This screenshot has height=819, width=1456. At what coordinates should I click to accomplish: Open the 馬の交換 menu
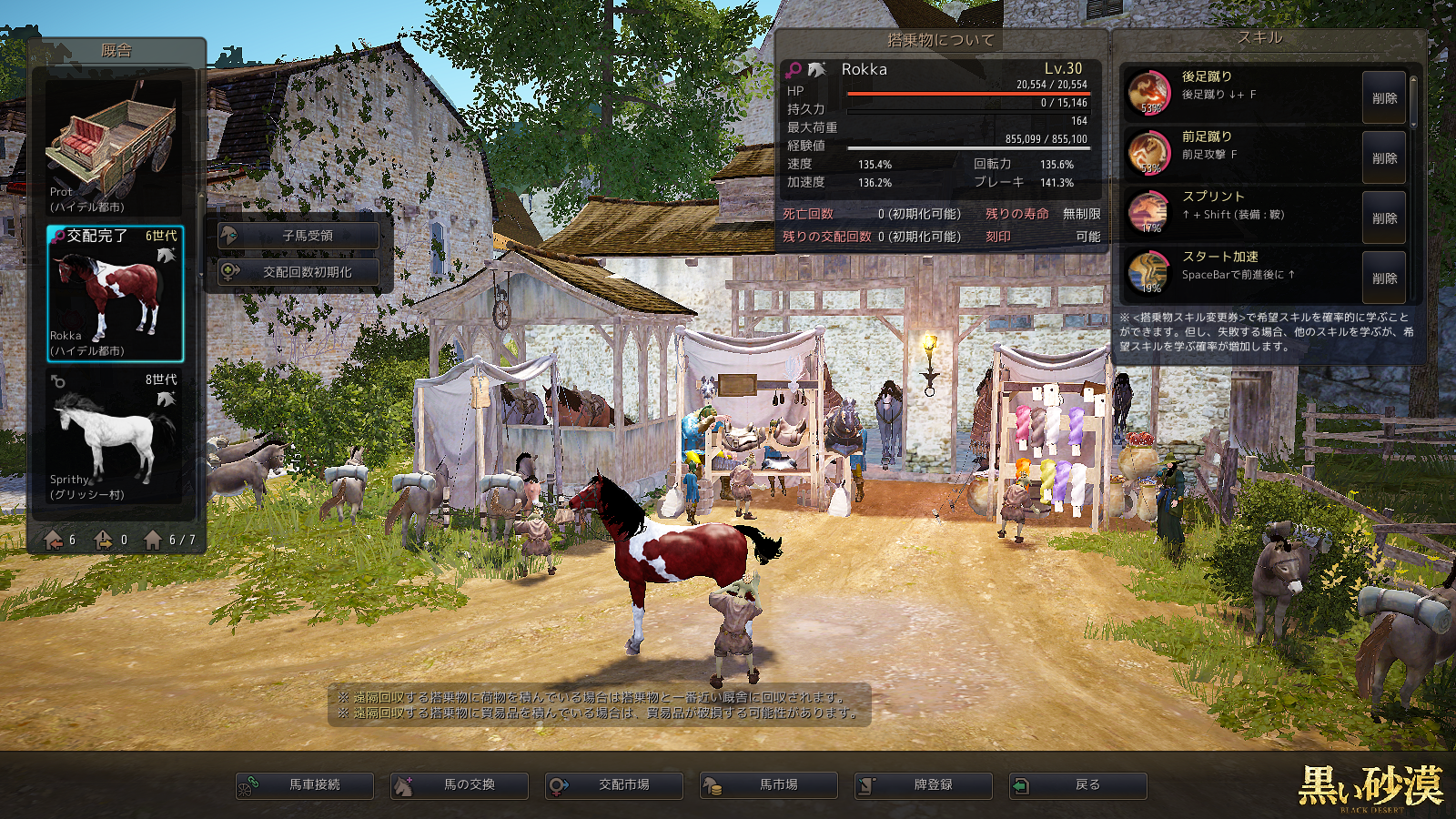tap(460, 785)
